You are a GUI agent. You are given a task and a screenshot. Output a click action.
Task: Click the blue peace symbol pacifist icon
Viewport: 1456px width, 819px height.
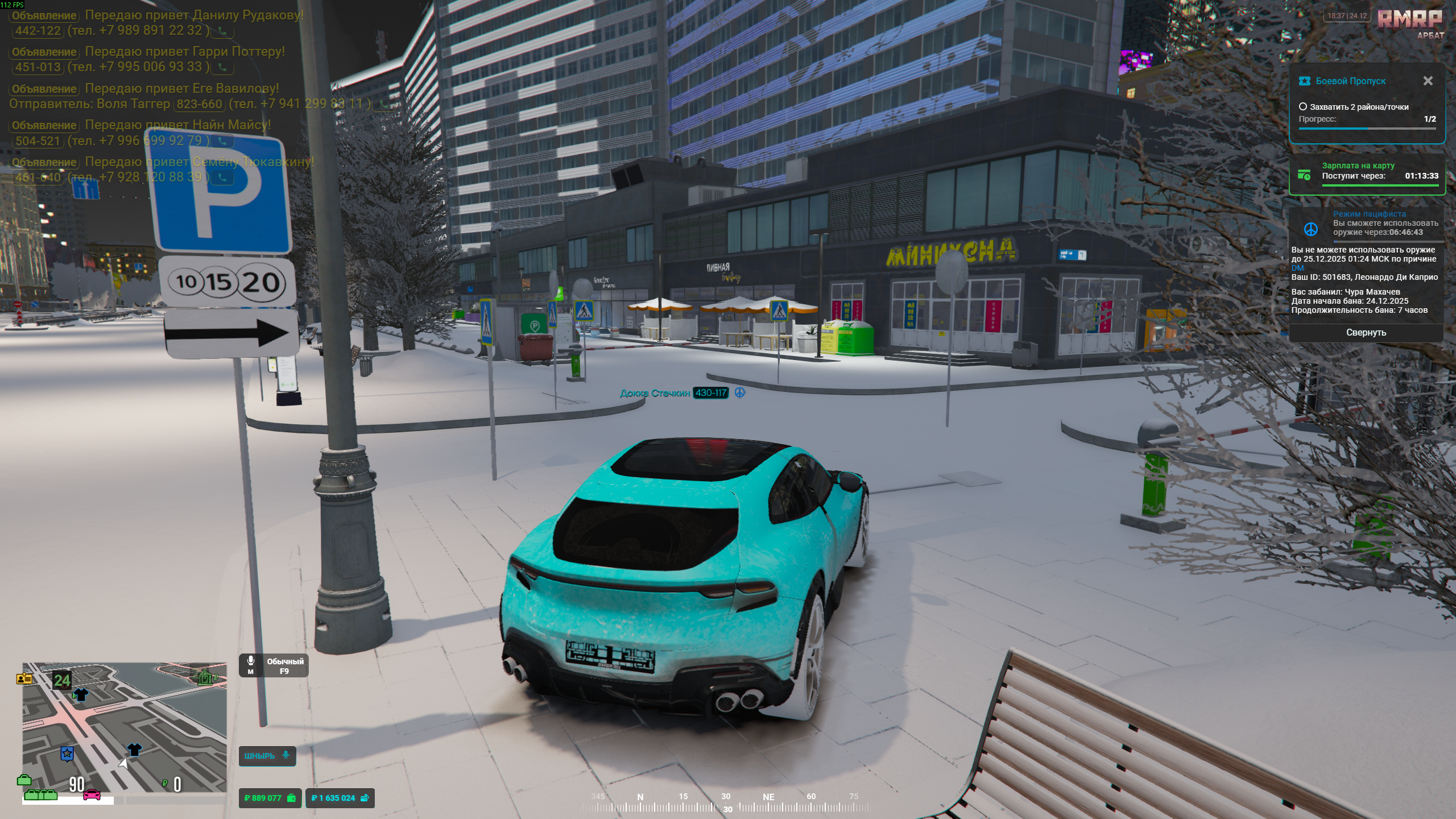1310,229
